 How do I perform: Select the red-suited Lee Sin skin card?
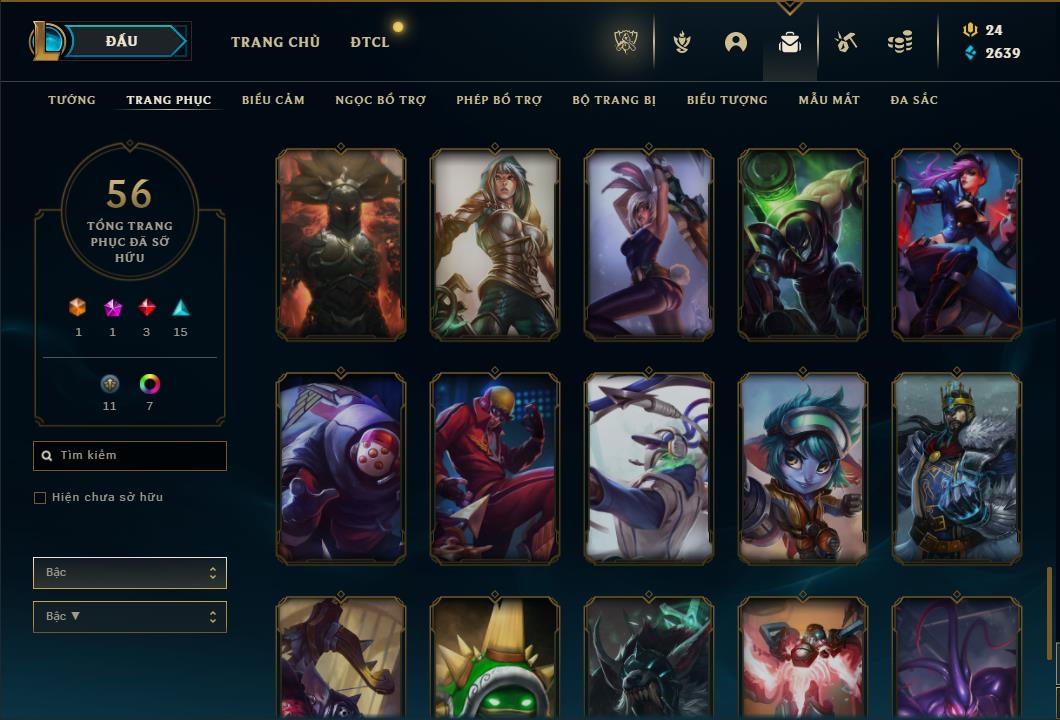point(495,468)
